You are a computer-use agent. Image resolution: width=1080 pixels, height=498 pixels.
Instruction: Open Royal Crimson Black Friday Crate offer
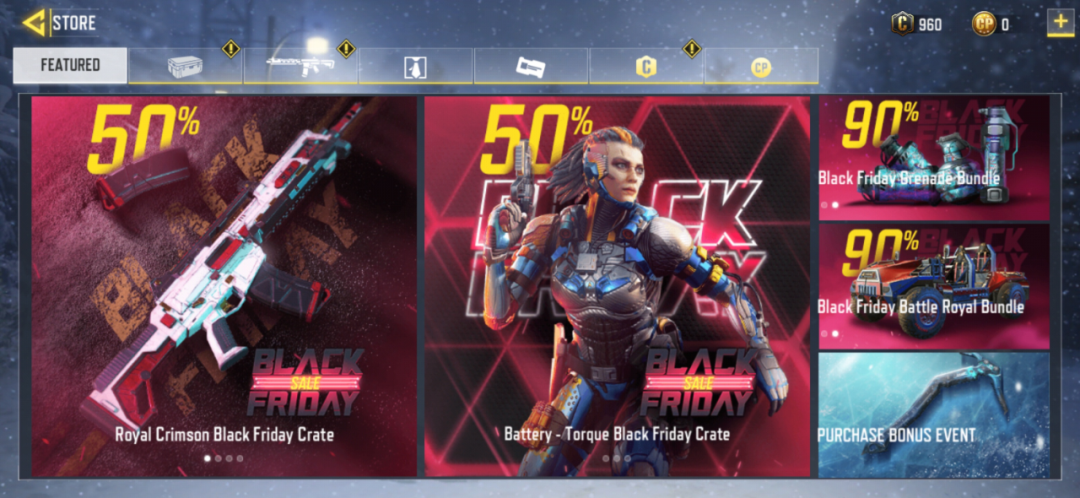(x=224, y=285)
